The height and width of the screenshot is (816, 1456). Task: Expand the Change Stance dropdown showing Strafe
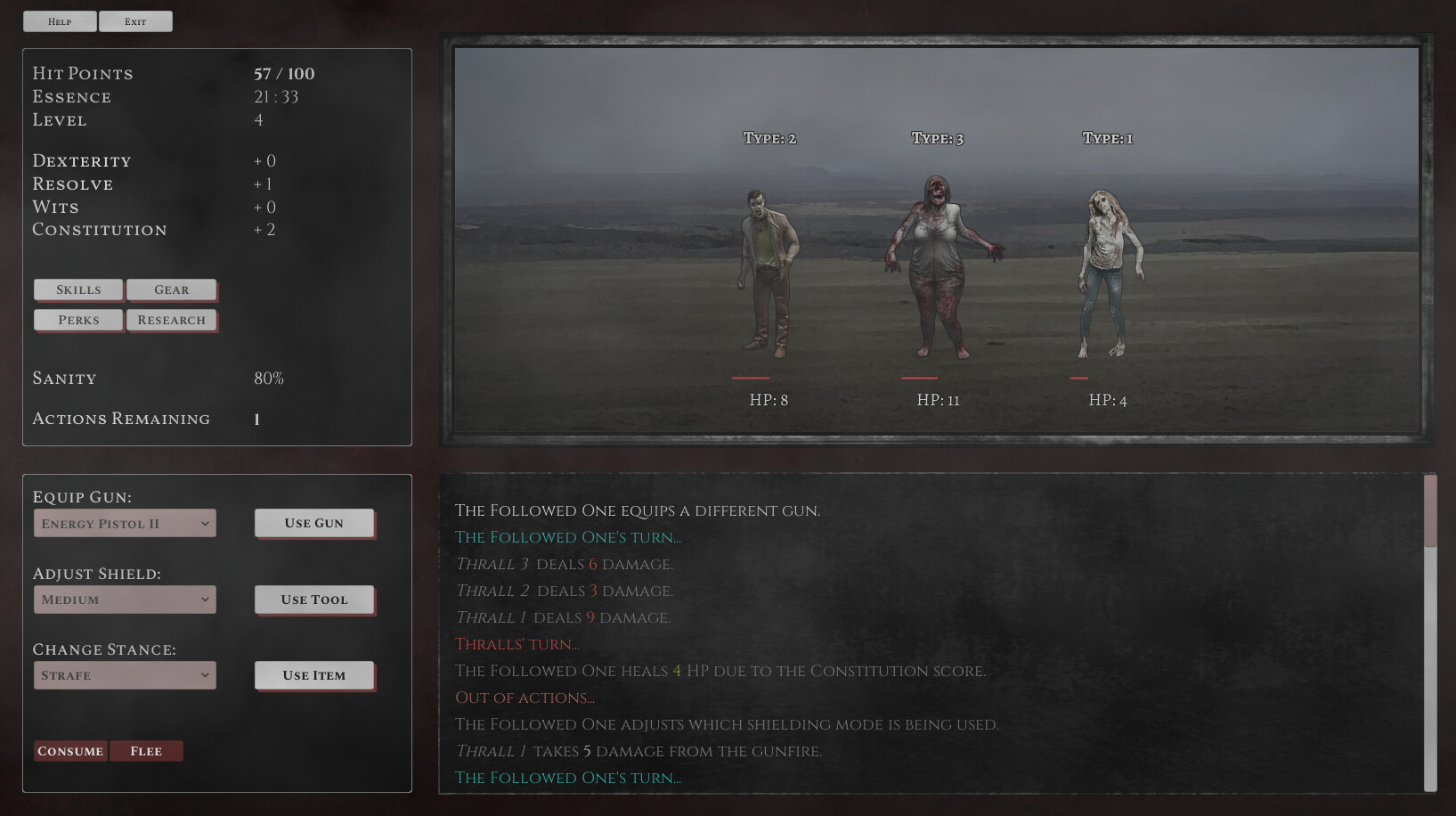[x=124, y=674]
